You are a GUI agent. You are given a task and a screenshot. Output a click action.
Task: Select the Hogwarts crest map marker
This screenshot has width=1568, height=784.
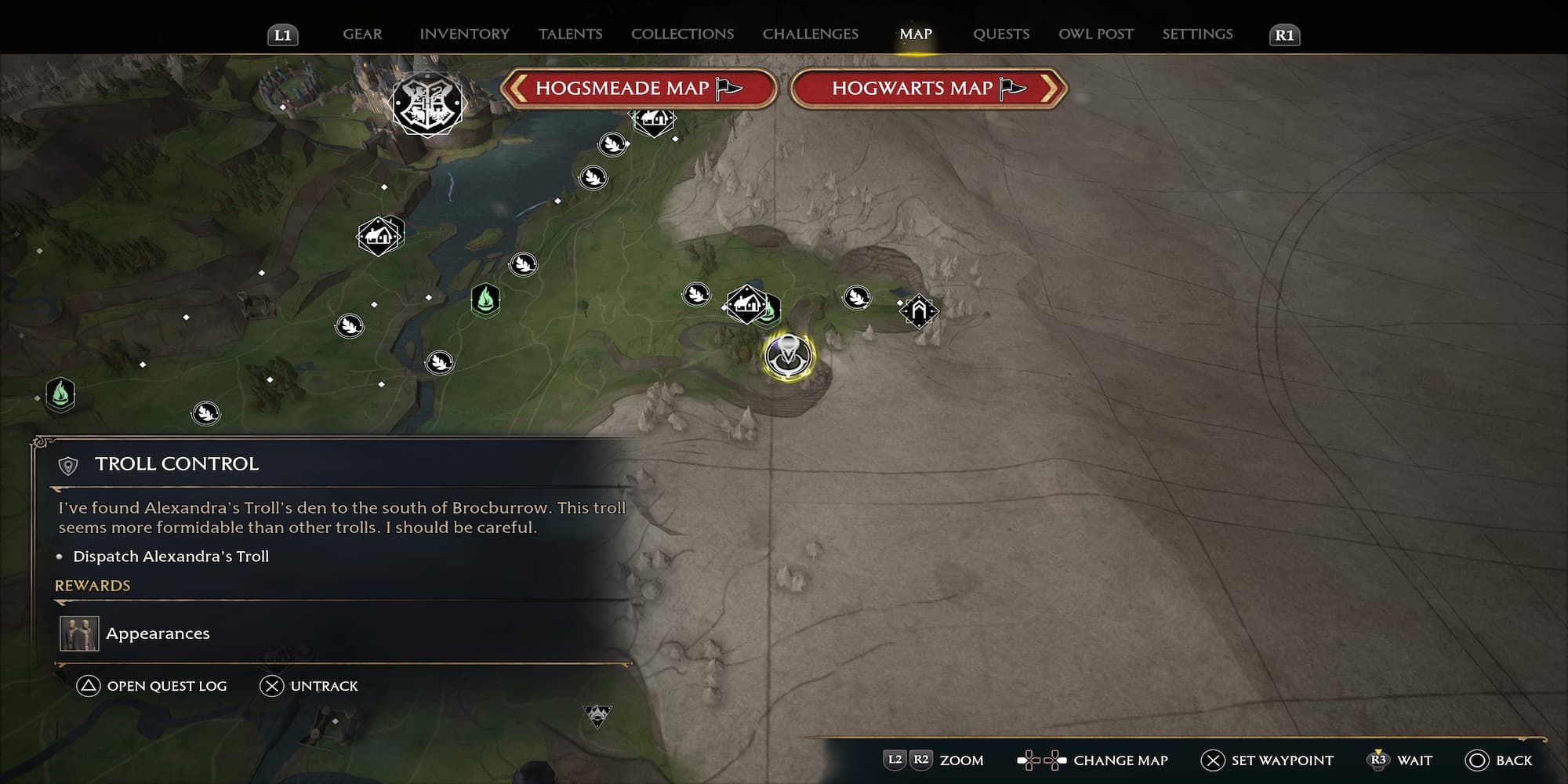tap(427, 103)
